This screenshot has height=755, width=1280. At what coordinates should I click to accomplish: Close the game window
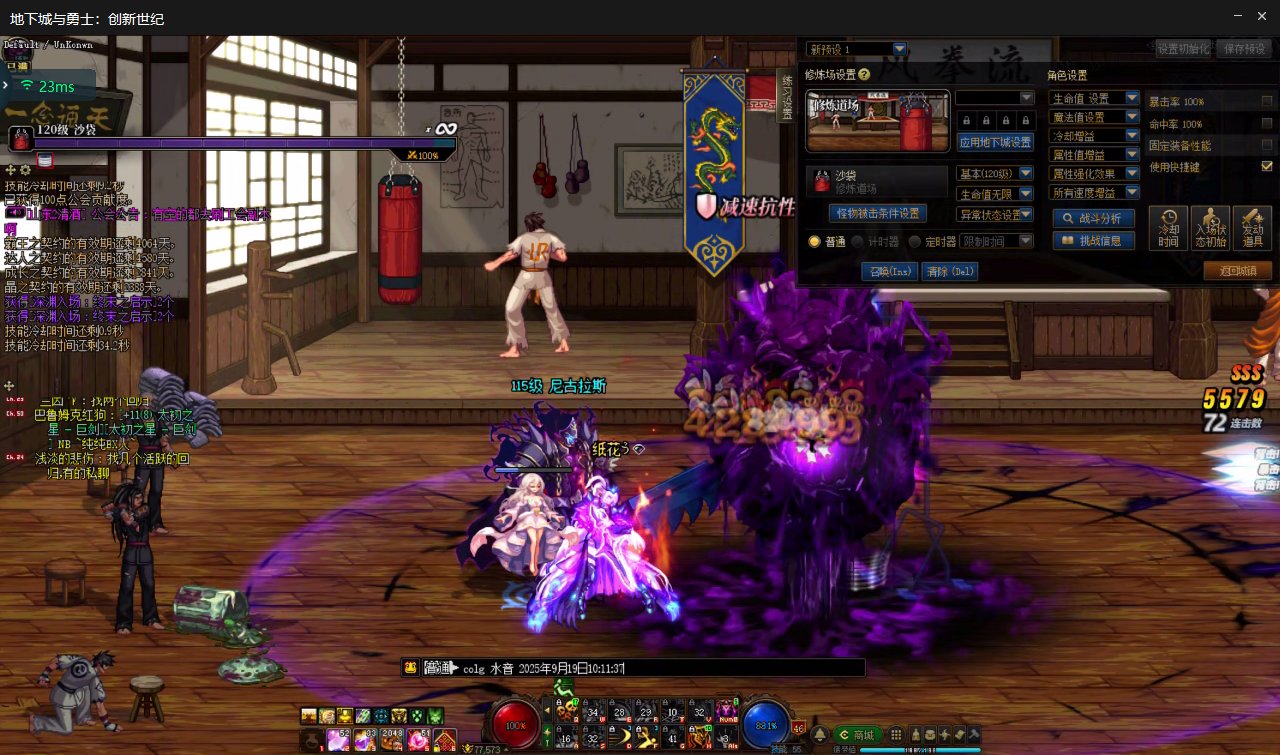(x=1264, y=16)
